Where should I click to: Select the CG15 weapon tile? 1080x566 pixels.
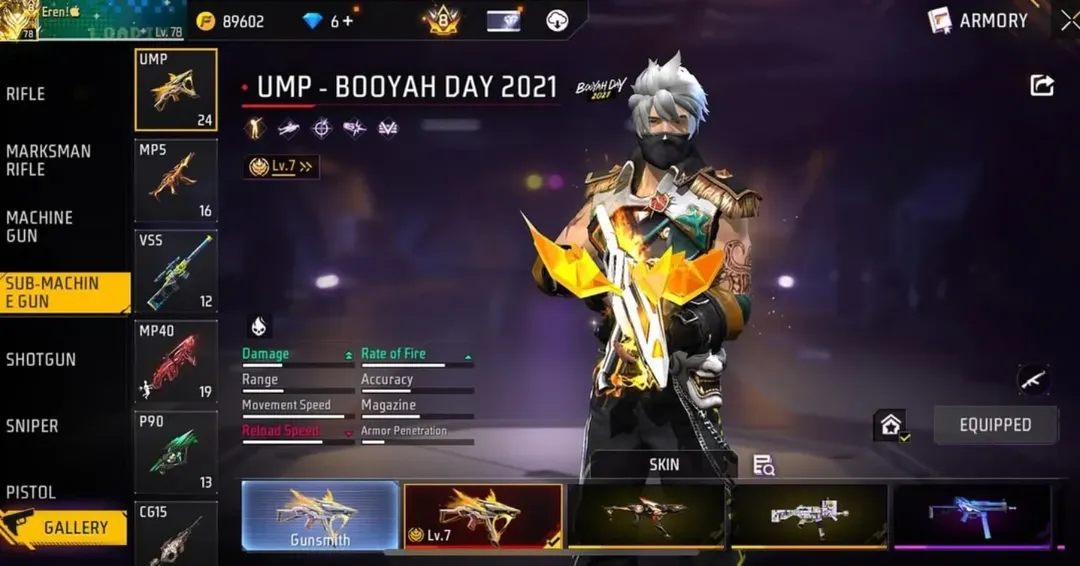176,533
